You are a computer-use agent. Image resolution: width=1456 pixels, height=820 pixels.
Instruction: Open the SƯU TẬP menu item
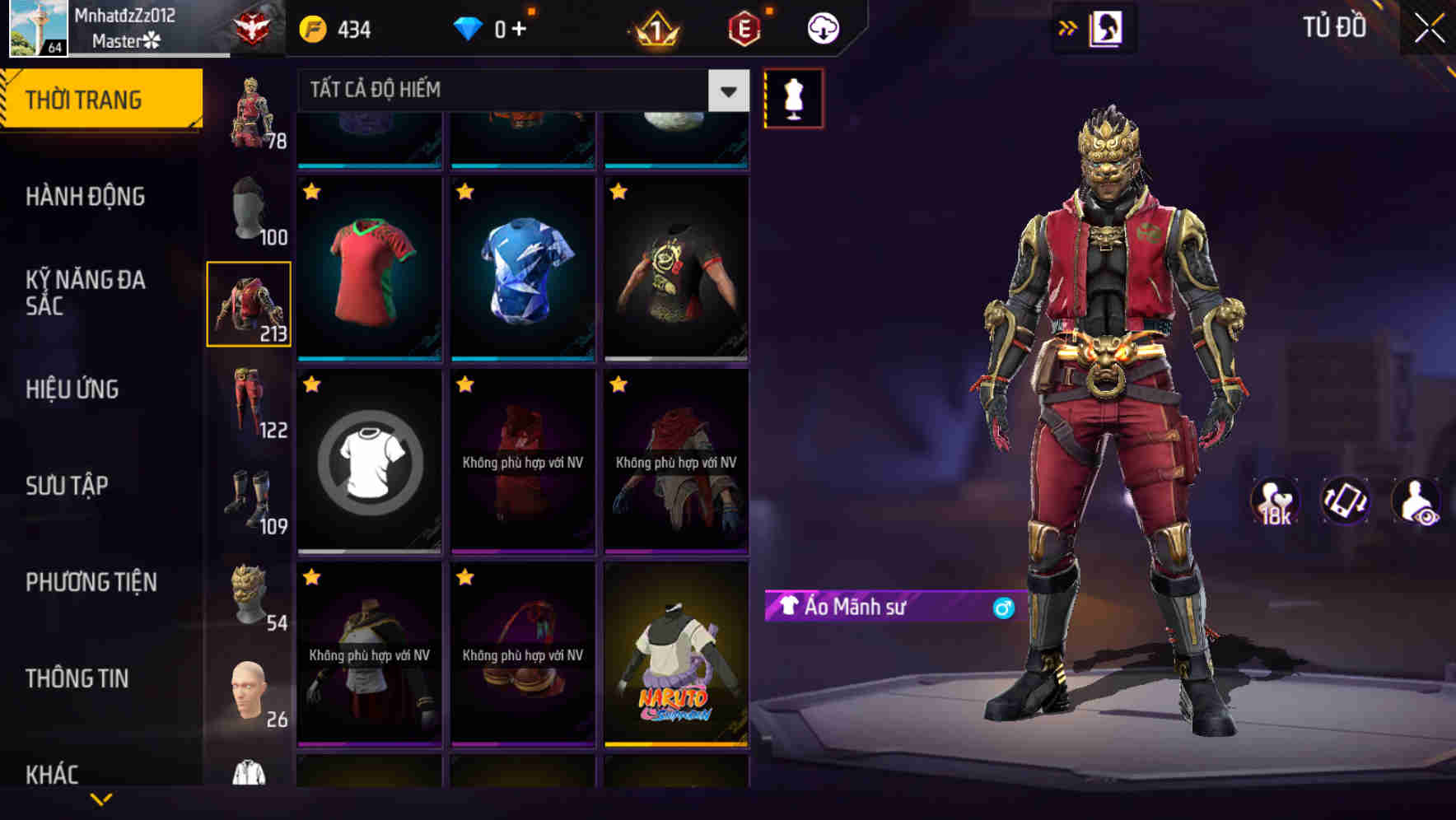point(68,486)
